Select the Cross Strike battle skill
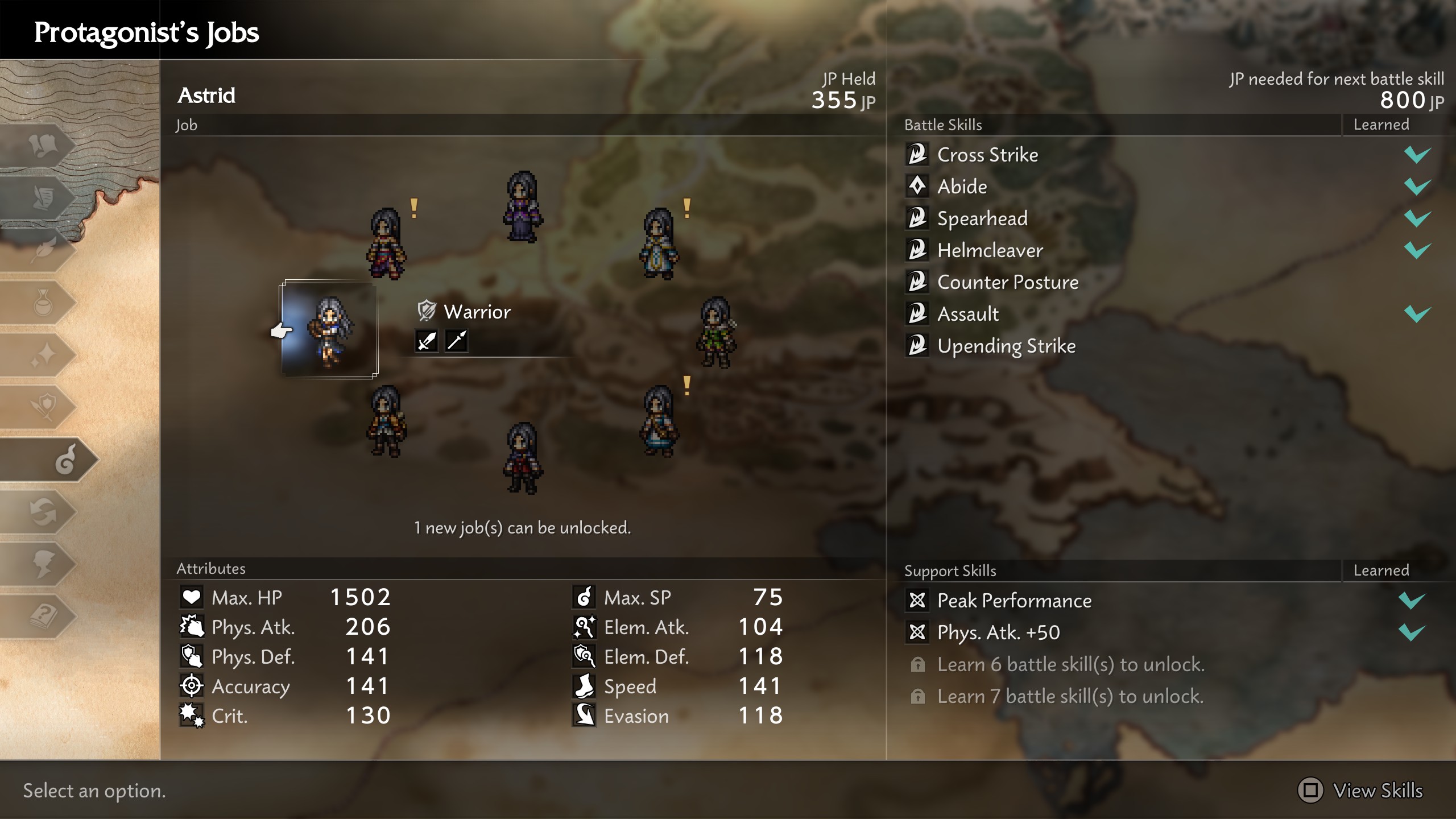The image size is (1456, 819). 987,155
